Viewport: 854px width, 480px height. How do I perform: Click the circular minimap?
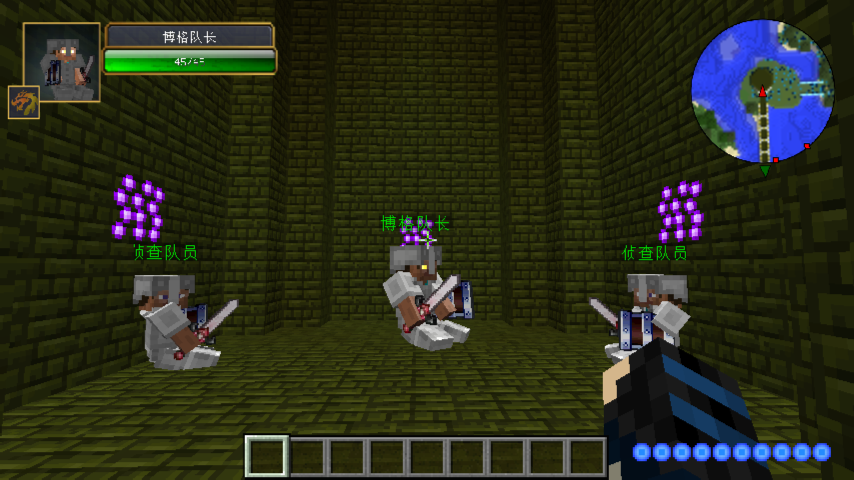(762, 91)
